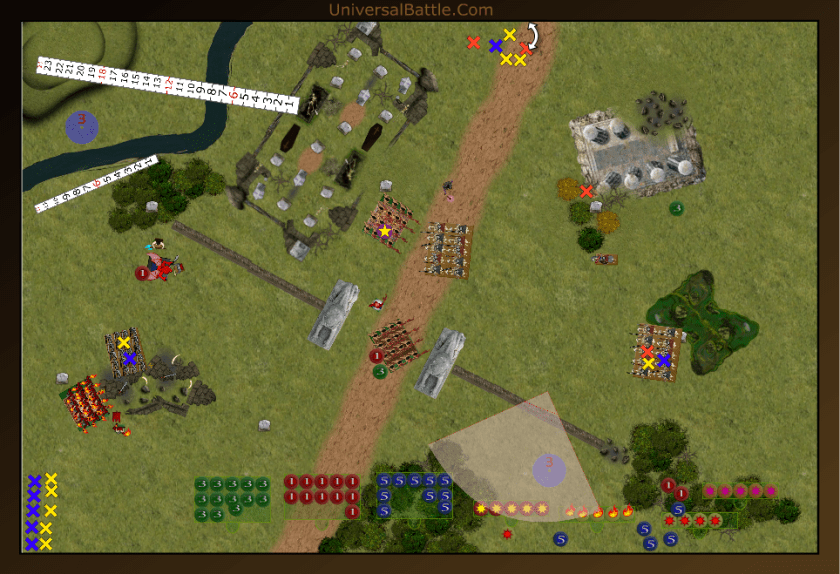The height and width of the screenshot is (574, 840).
Task: Select the yellow starburst token row
Action: pyautogui.click(x=511, y=508)
